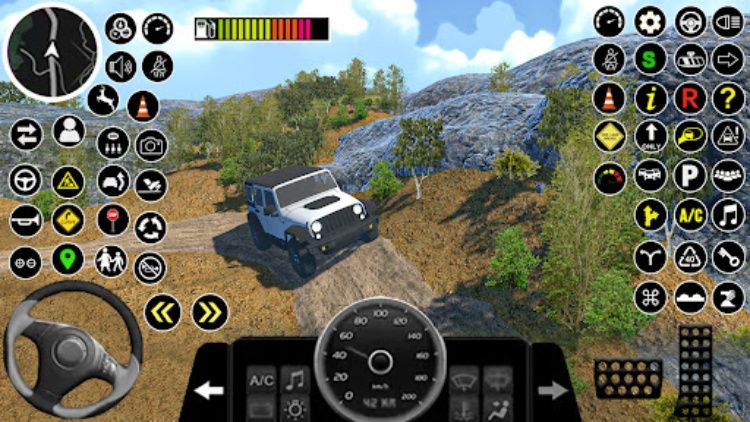Image resolution: width=750 pixels, height=422 pixels.
Task: Select the green map pin icon
Action: [x=68, y=261]
